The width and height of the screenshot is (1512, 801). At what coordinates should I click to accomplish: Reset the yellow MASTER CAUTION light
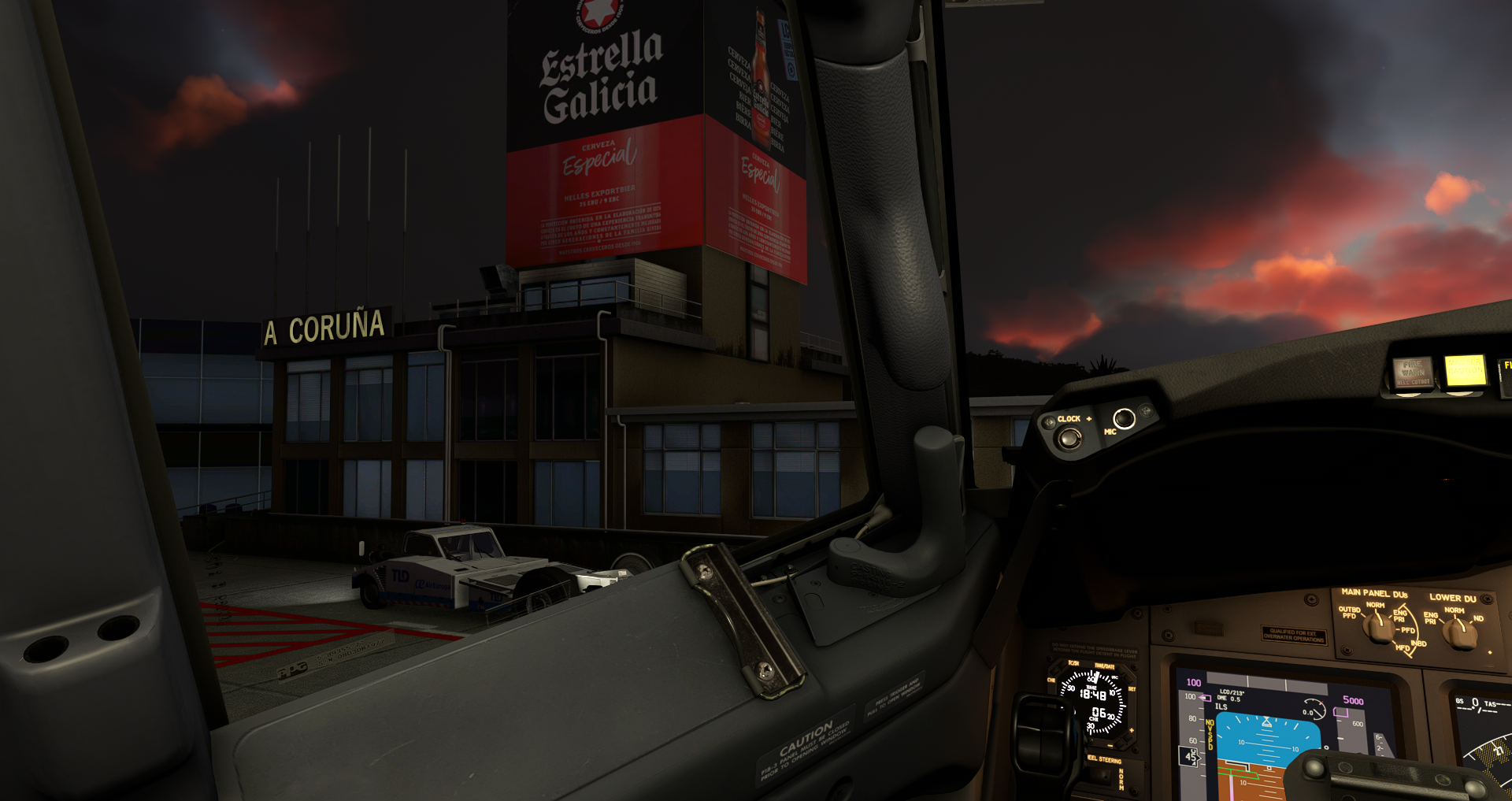(1464, 369)
